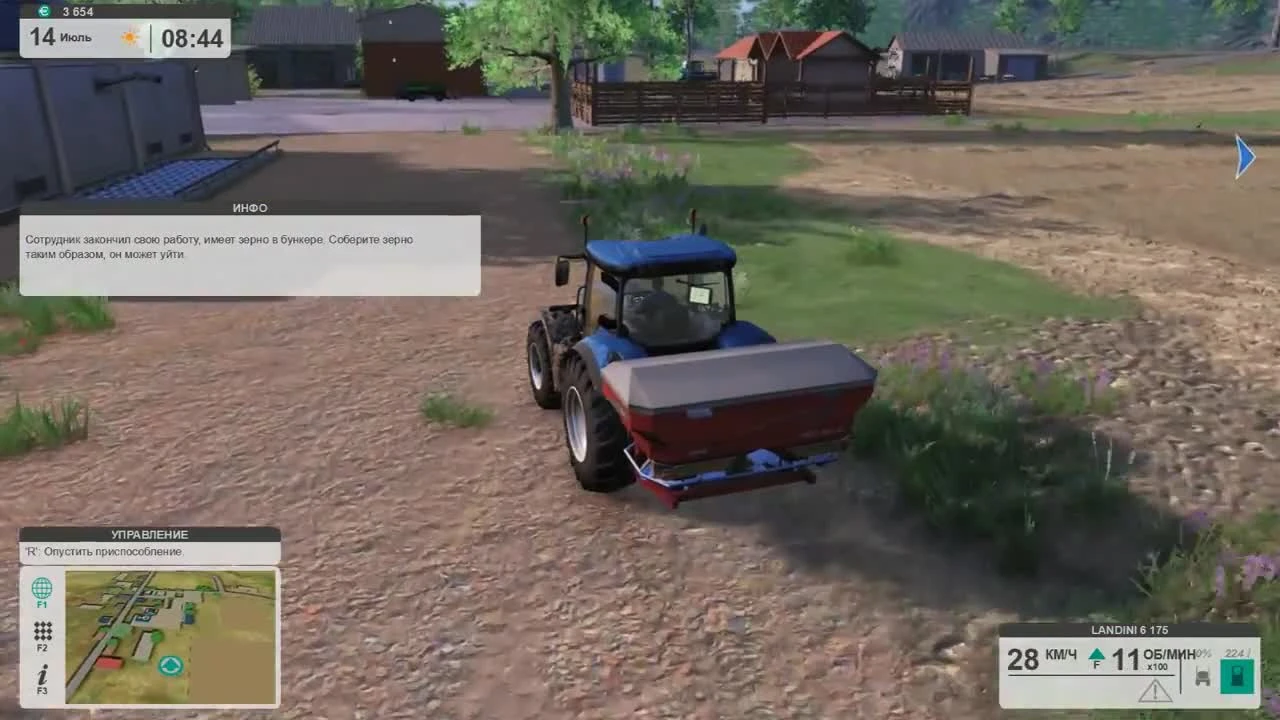The image size is (1280, 720).
Task: Expand the blue arrow on right screen edge
Action: pyautogui.click(x=1246, y=157)
